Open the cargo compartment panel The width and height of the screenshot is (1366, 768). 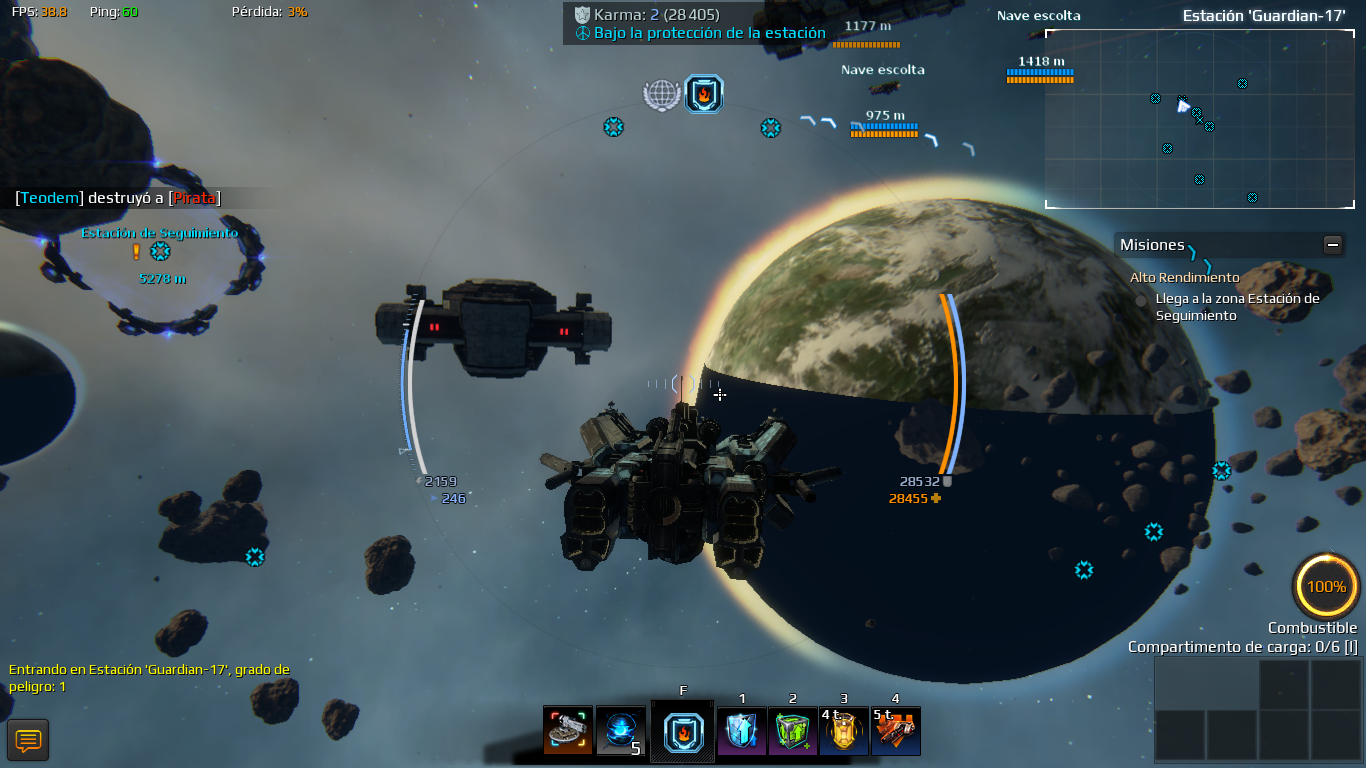pyautogui.click(x=1257, y=708)
